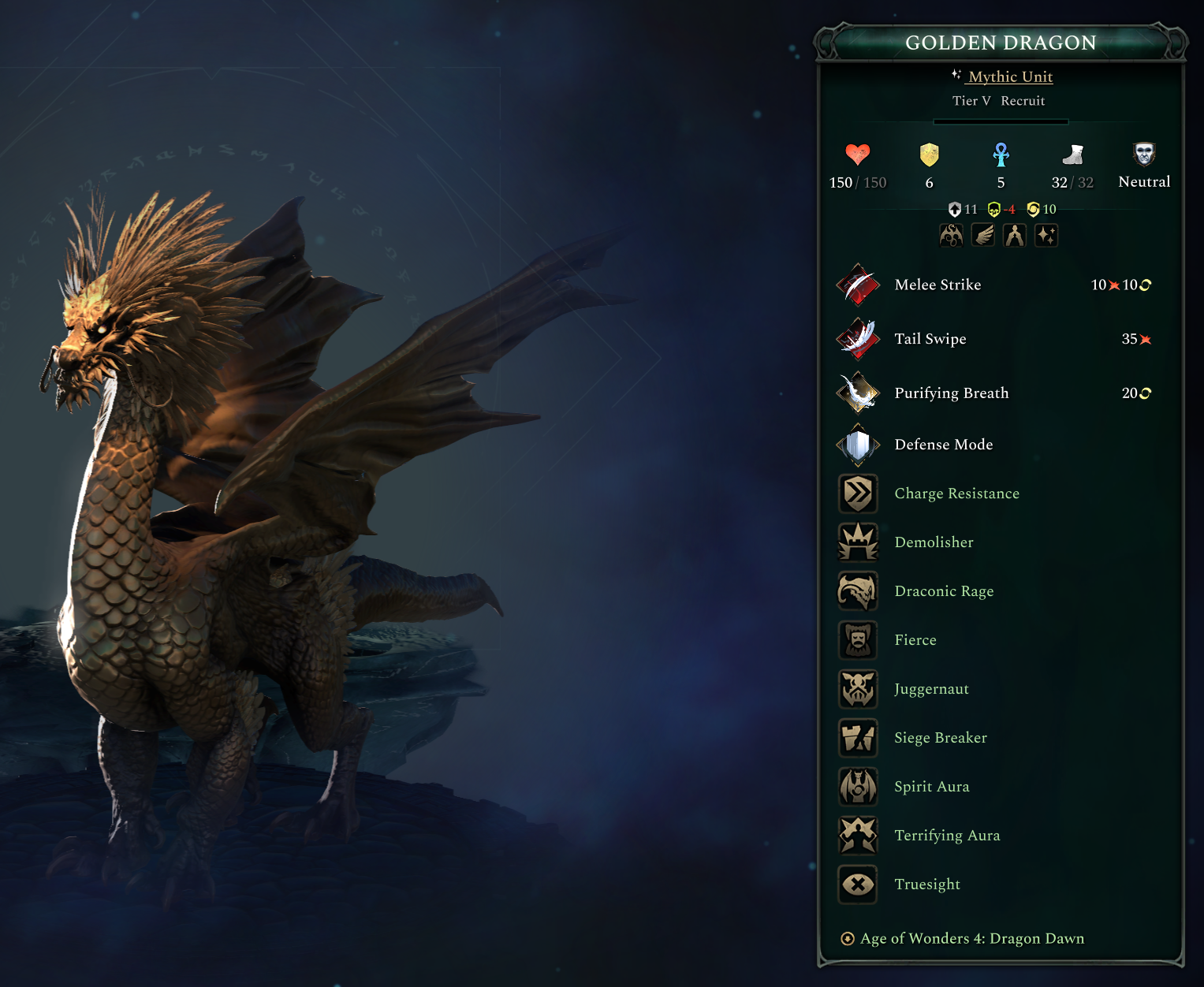Activate the Defense Mode shield icon
The image size is (1204, 987).
click(858, 445)
